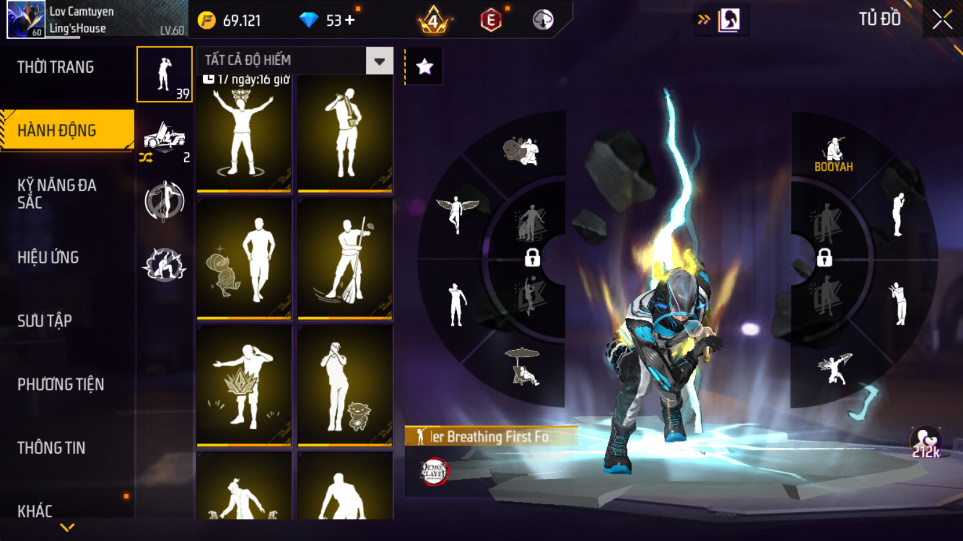Pick the winged emote on the wheel
The height and width of the screenshot is (541, 963).
[458, 213]
